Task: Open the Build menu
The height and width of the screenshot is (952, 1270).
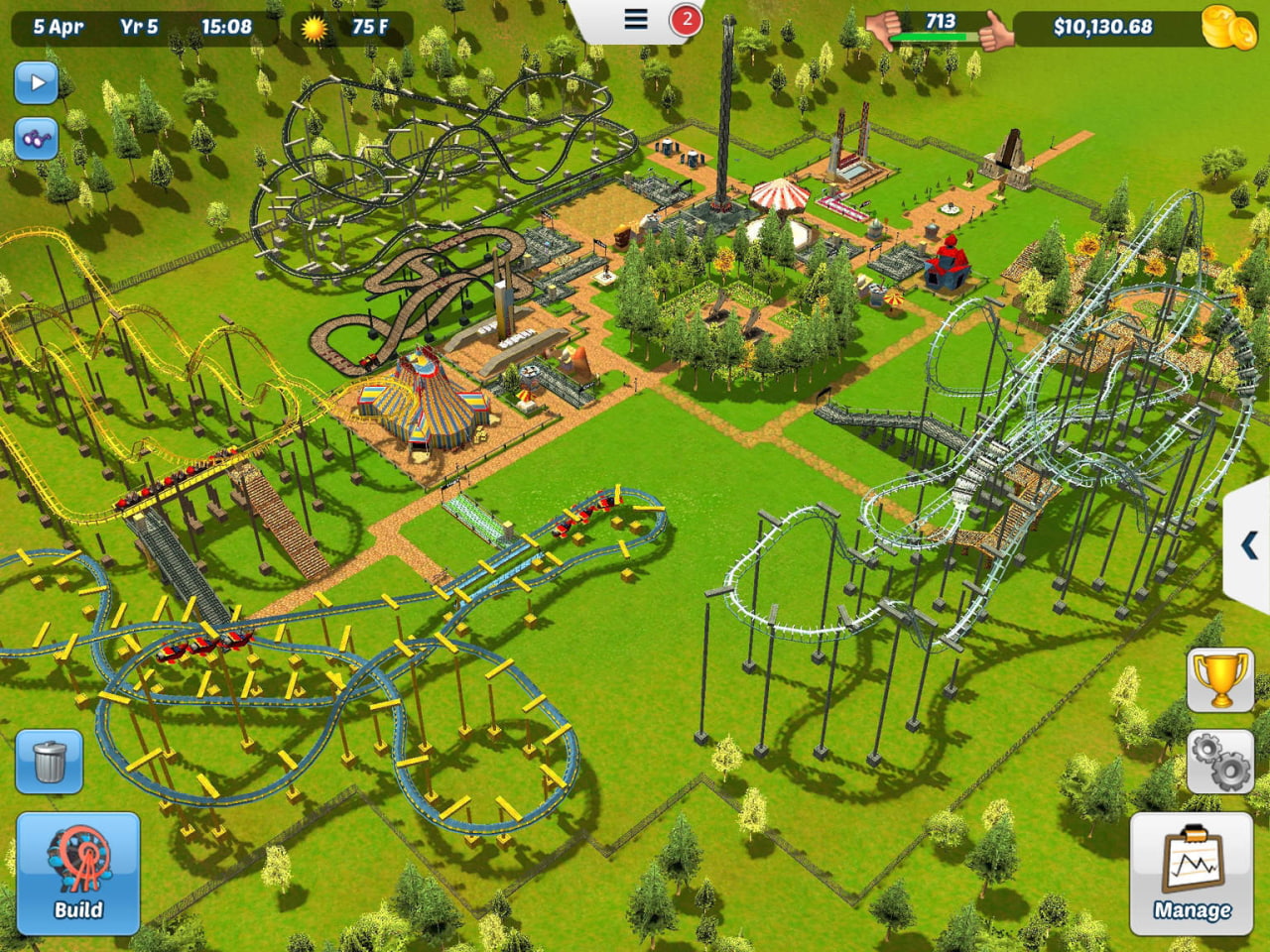Action: (x=77, y=873)
